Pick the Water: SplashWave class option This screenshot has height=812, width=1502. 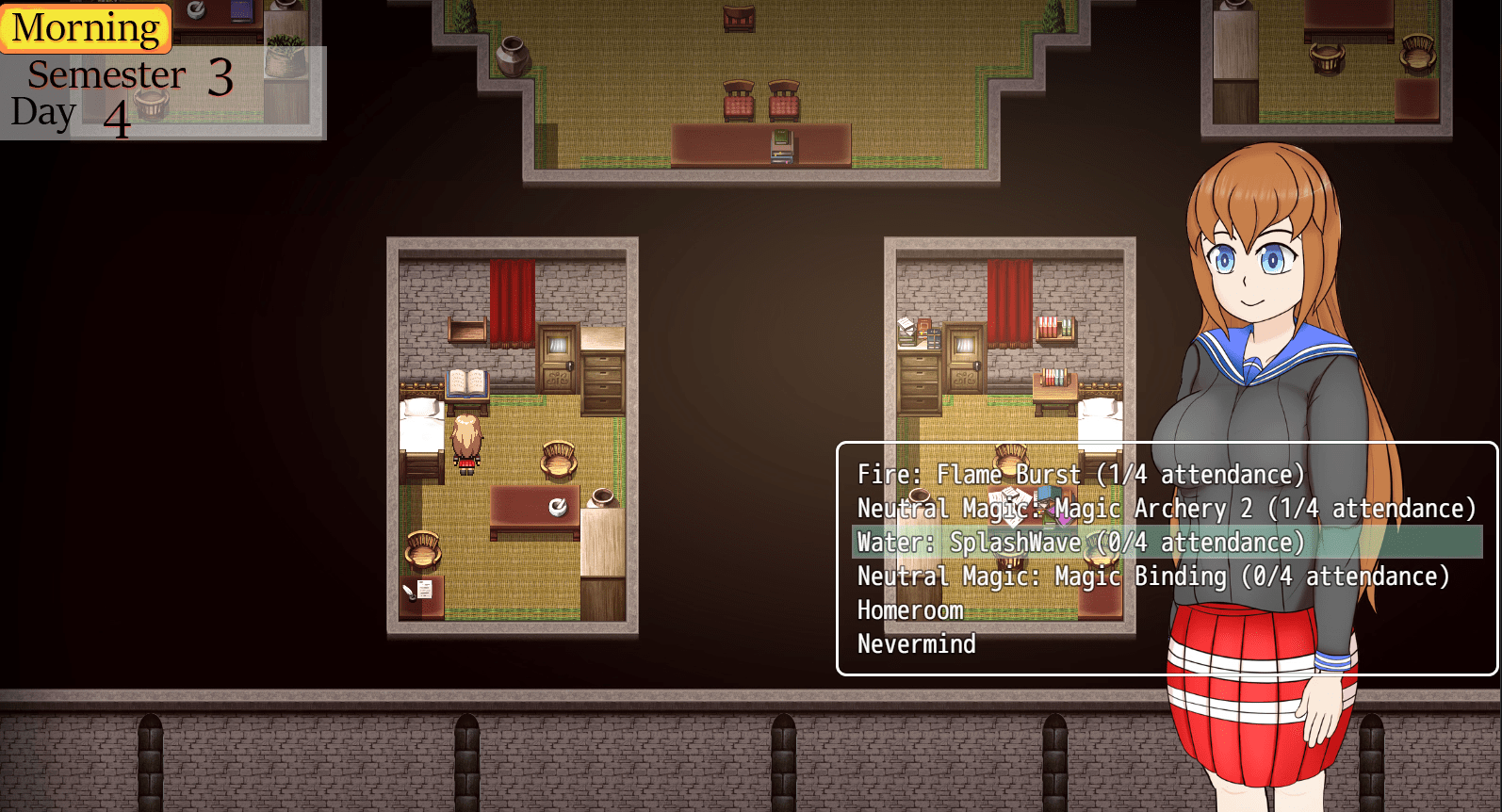pyautogui.click(x=1081, y=543)
